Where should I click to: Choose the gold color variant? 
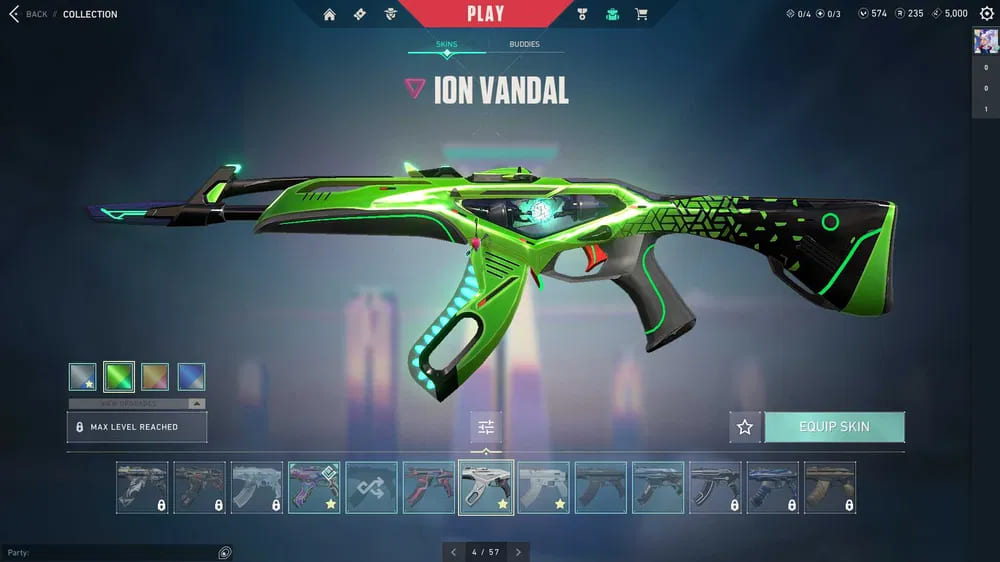coord(155,377)
